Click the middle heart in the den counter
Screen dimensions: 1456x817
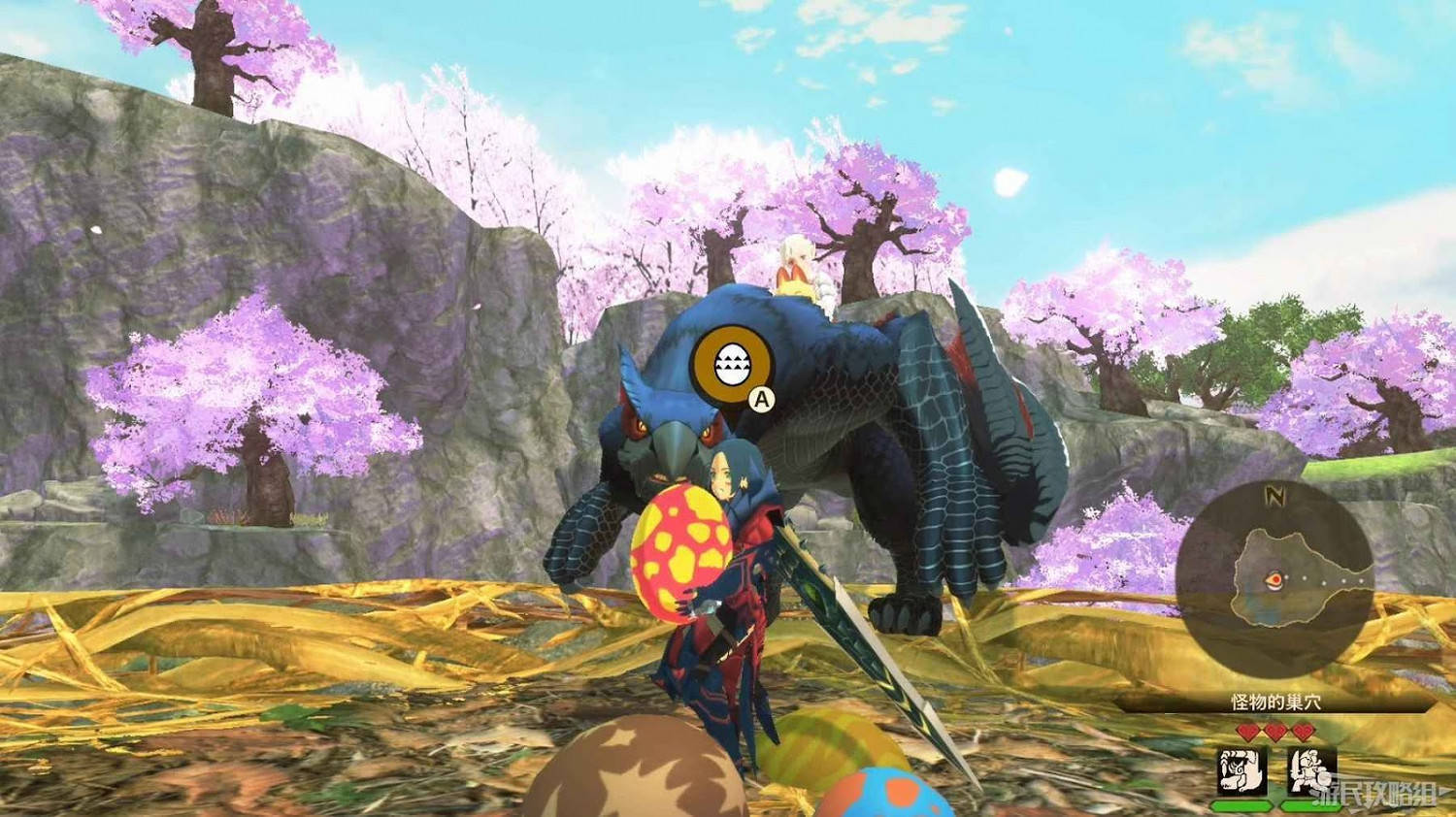(x=1275, y=732)
